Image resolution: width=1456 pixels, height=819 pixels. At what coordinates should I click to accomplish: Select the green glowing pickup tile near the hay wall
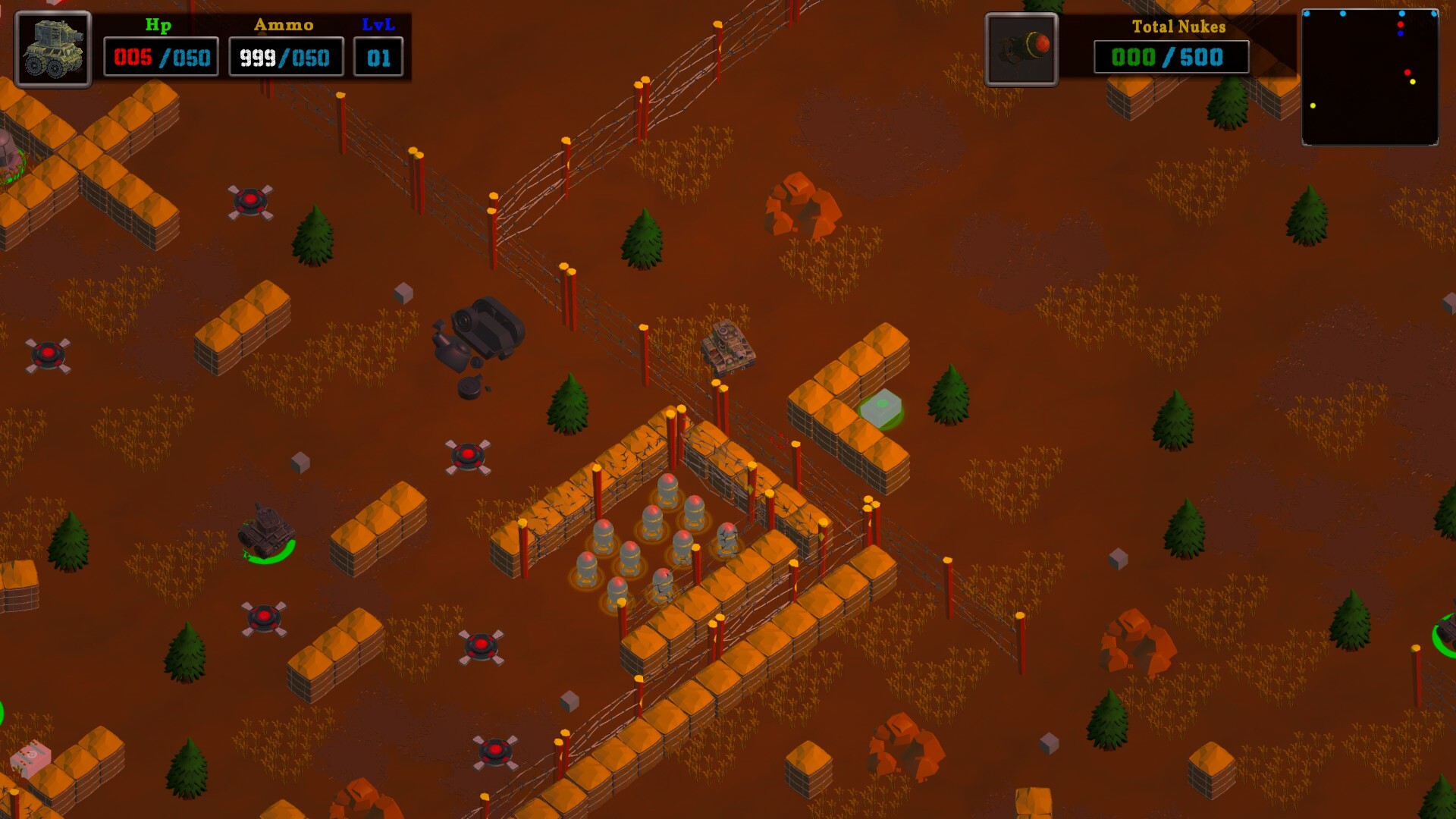pos(882,405)
